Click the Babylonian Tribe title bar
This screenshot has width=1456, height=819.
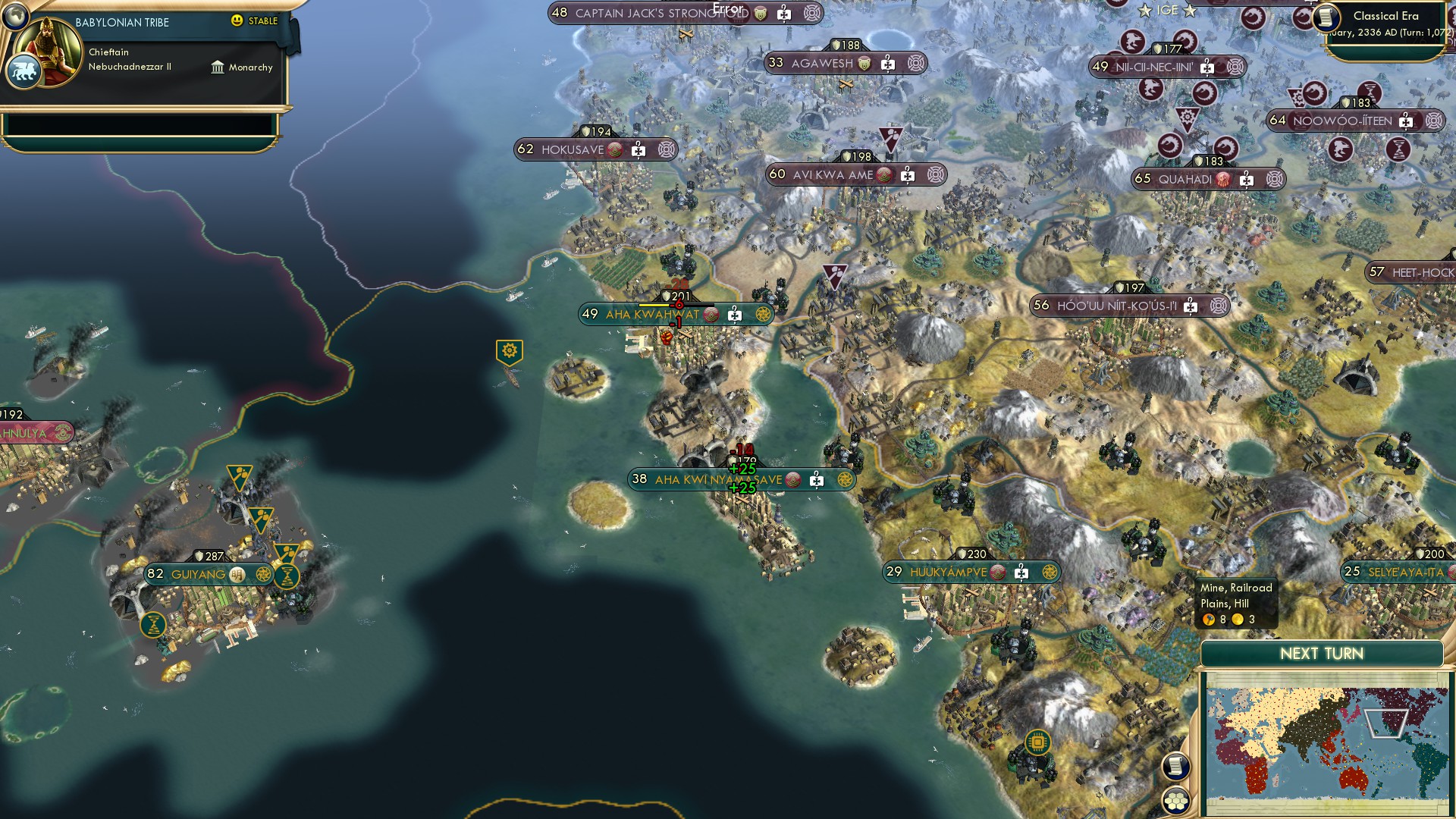(121, 23)
